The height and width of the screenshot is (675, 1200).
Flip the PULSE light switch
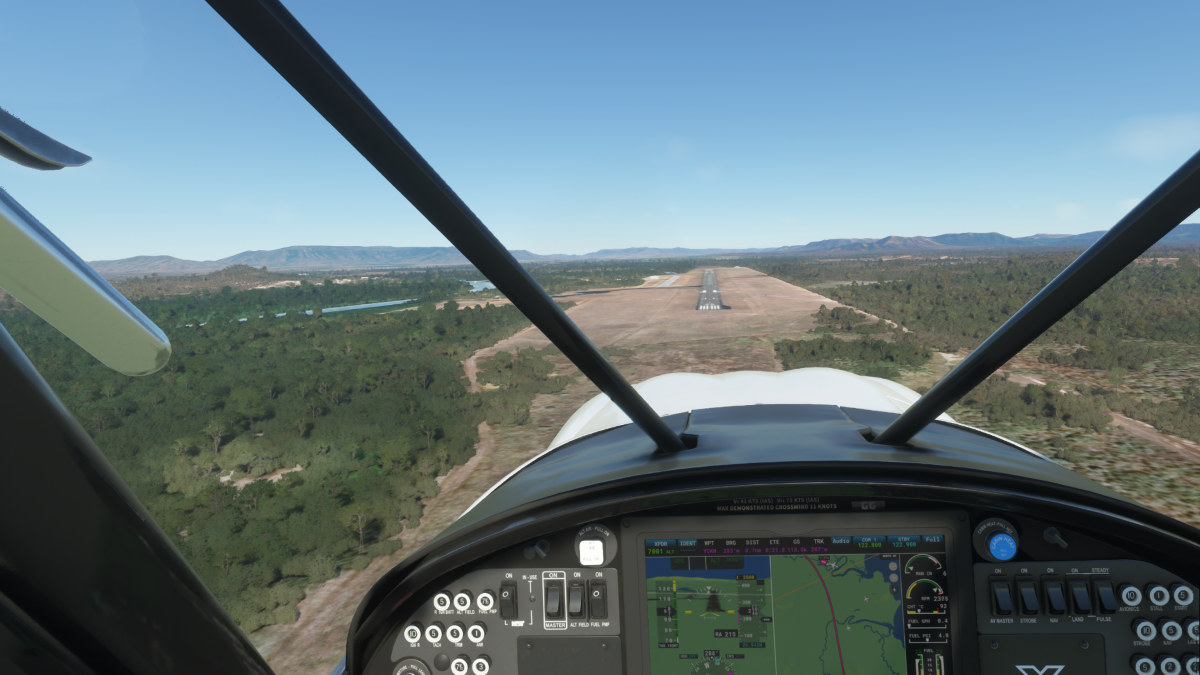tap(1105, 597)
